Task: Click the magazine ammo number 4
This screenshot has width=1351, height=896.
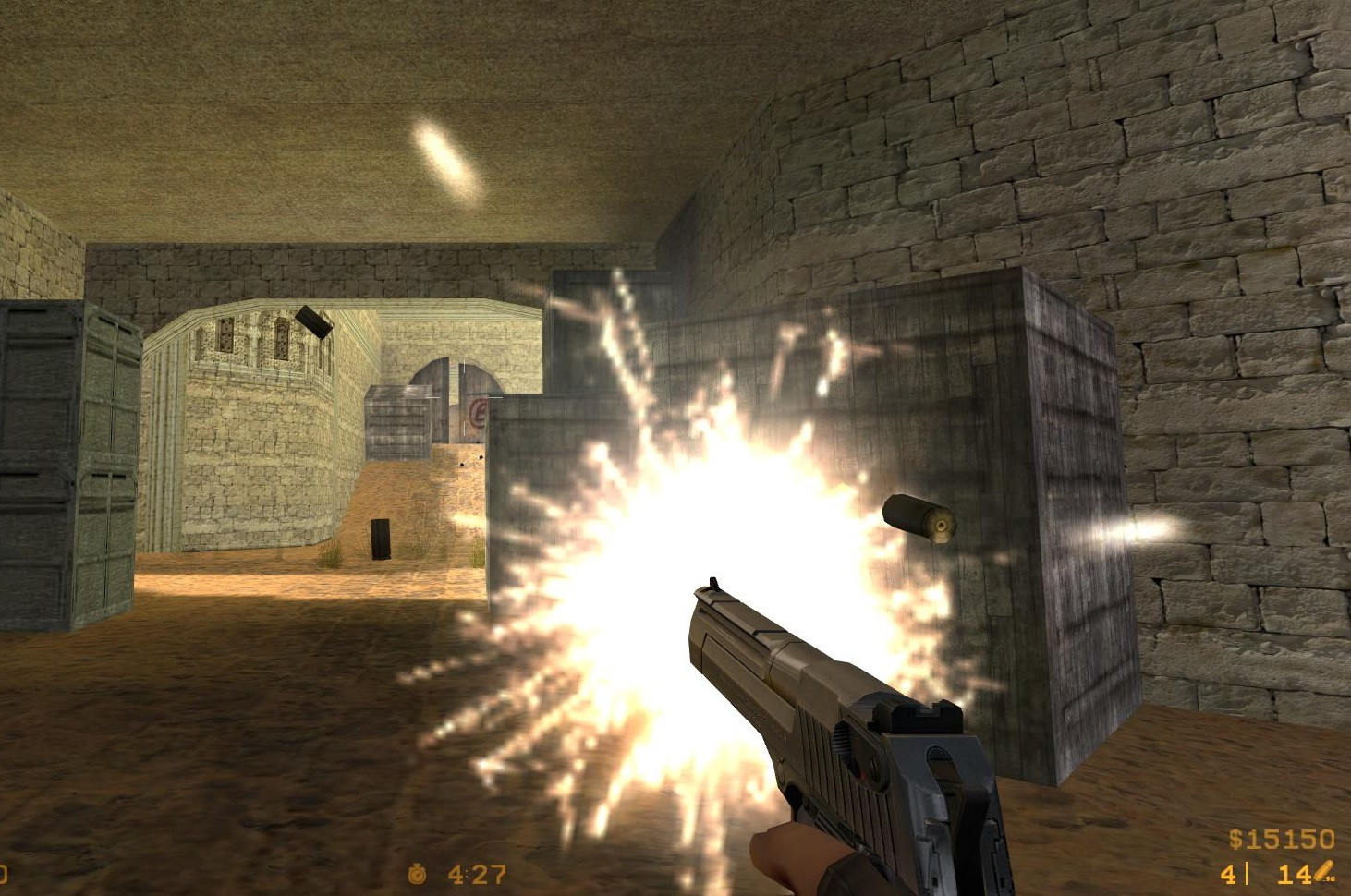Action: (1229, 873)
